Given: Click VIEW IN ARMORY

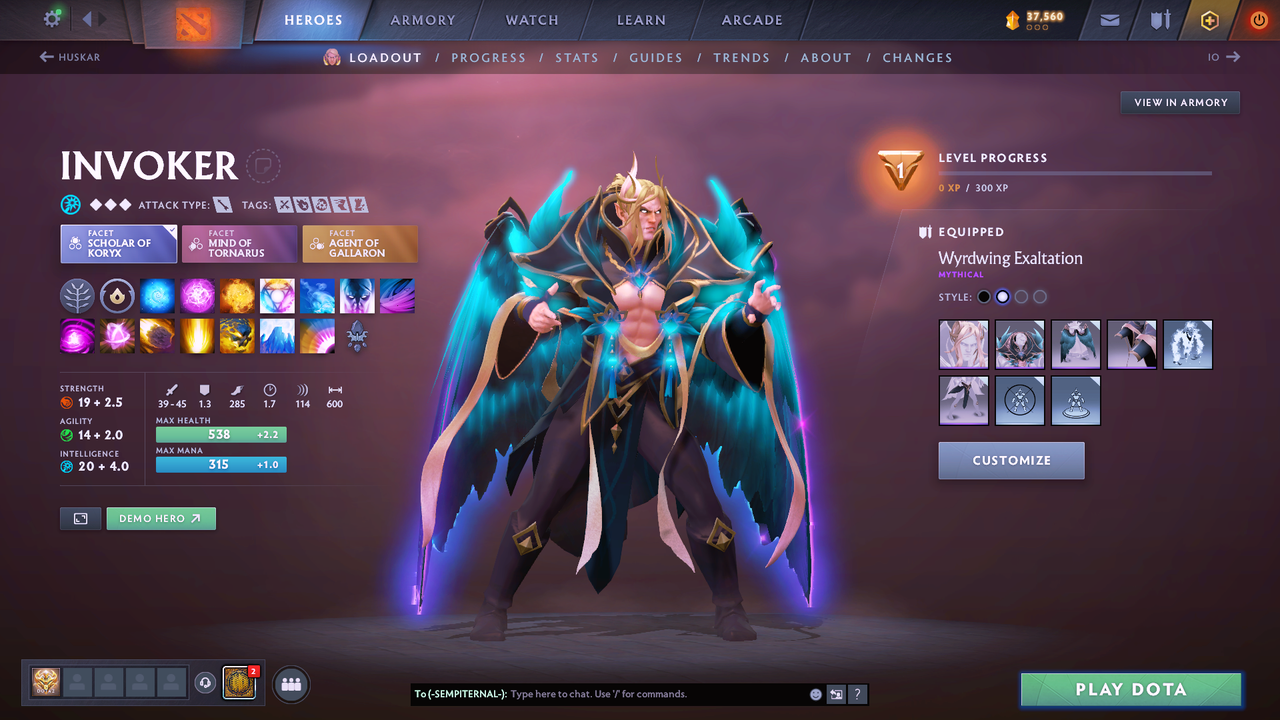Looking at the screenshot, I should coord(1180,102).
